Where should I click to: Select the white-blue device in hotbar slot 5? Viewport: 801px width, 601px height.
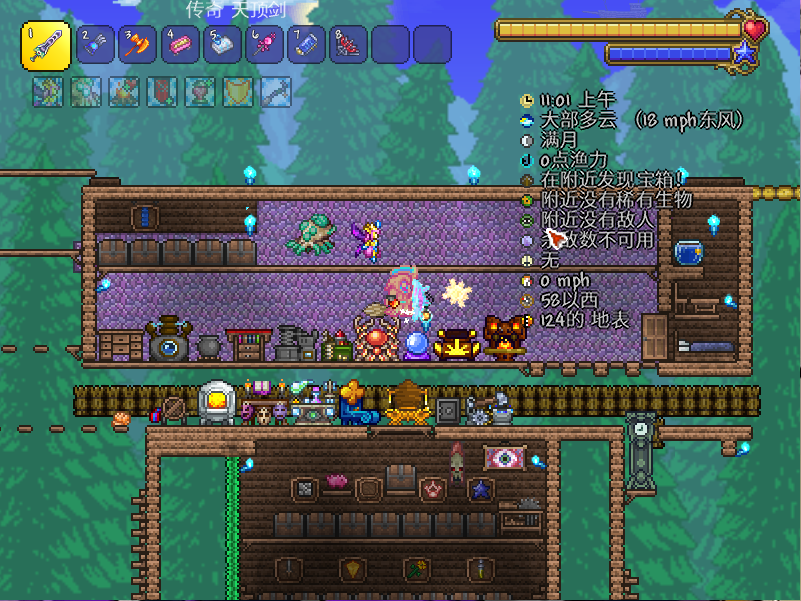[223, 45]
